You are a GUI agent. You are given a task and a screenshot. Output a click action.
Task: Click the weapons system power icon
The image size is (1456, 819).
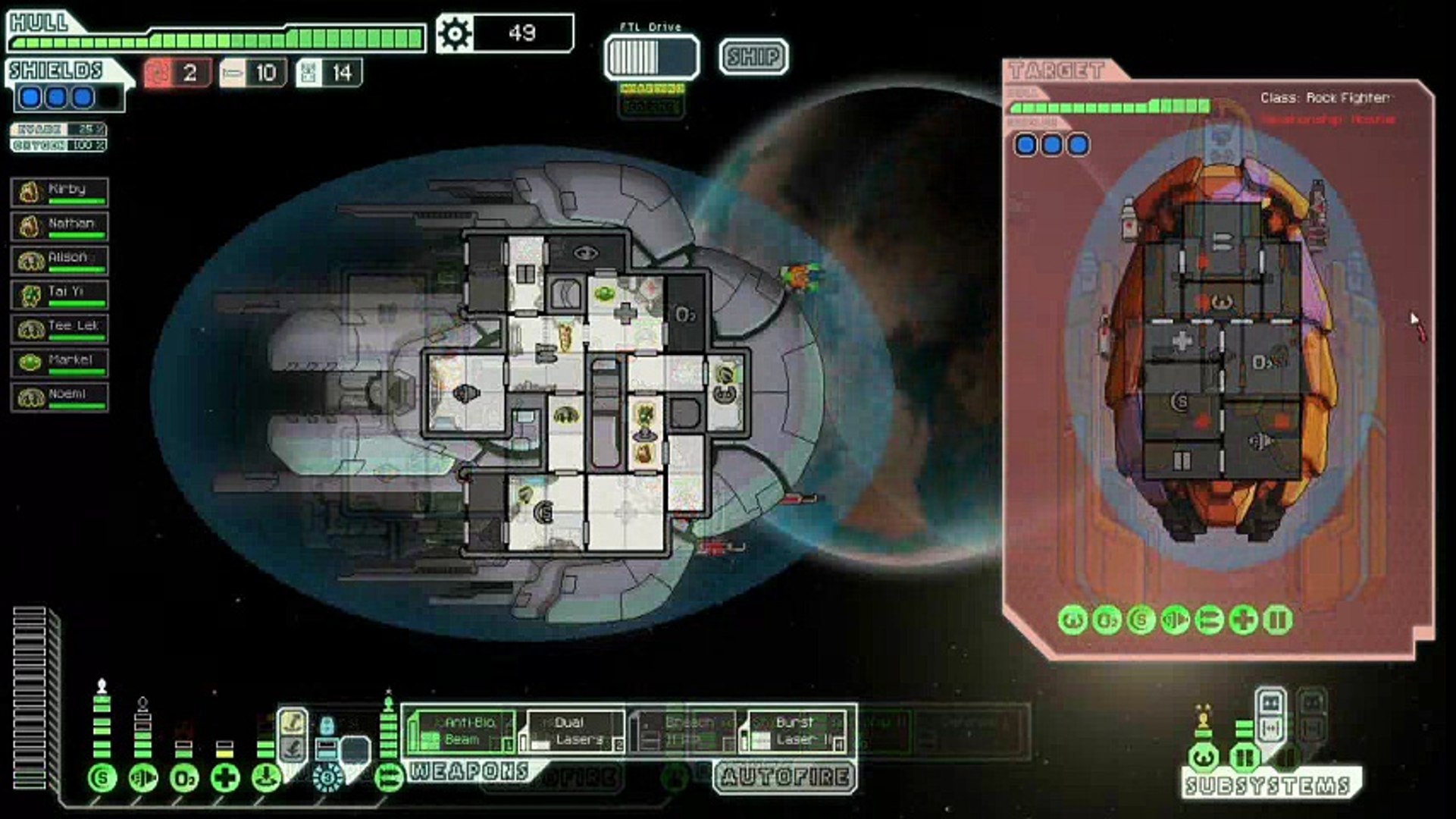tap(389, 778)
